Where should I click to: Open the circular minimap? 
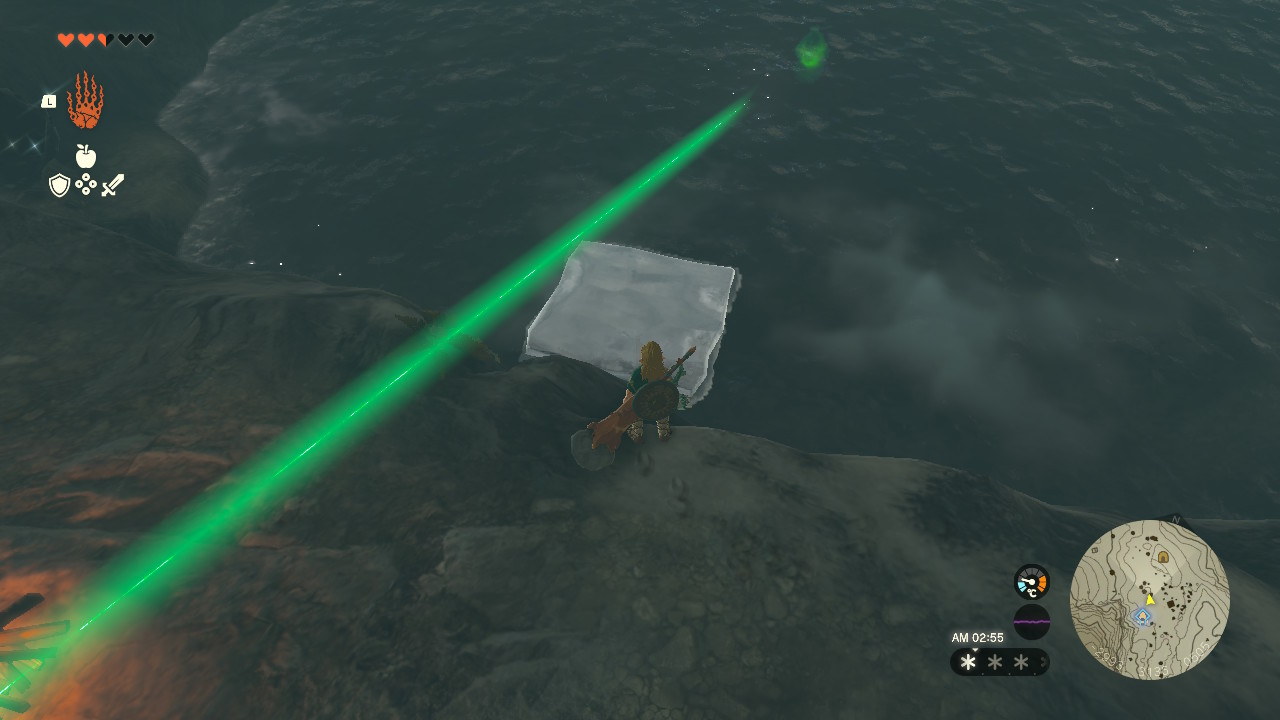(1149, 599)
